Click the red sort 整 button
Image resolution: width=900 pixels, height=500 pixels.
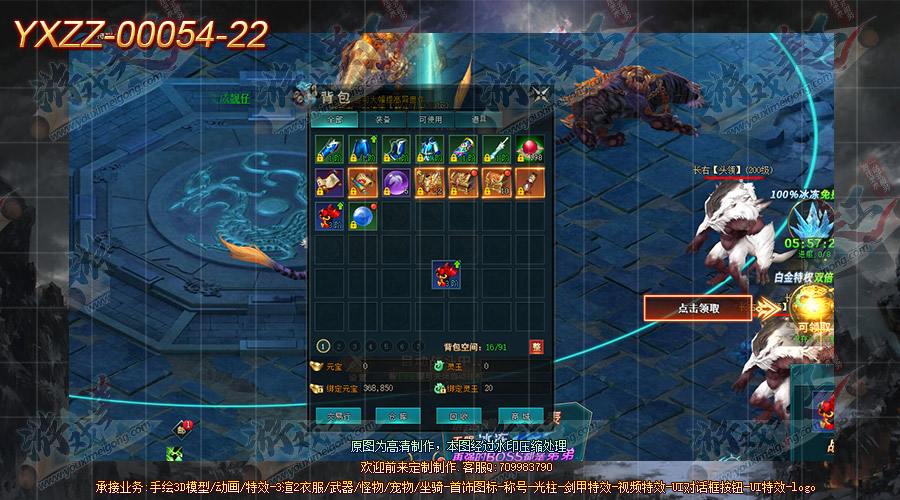[x=537, y=346]
